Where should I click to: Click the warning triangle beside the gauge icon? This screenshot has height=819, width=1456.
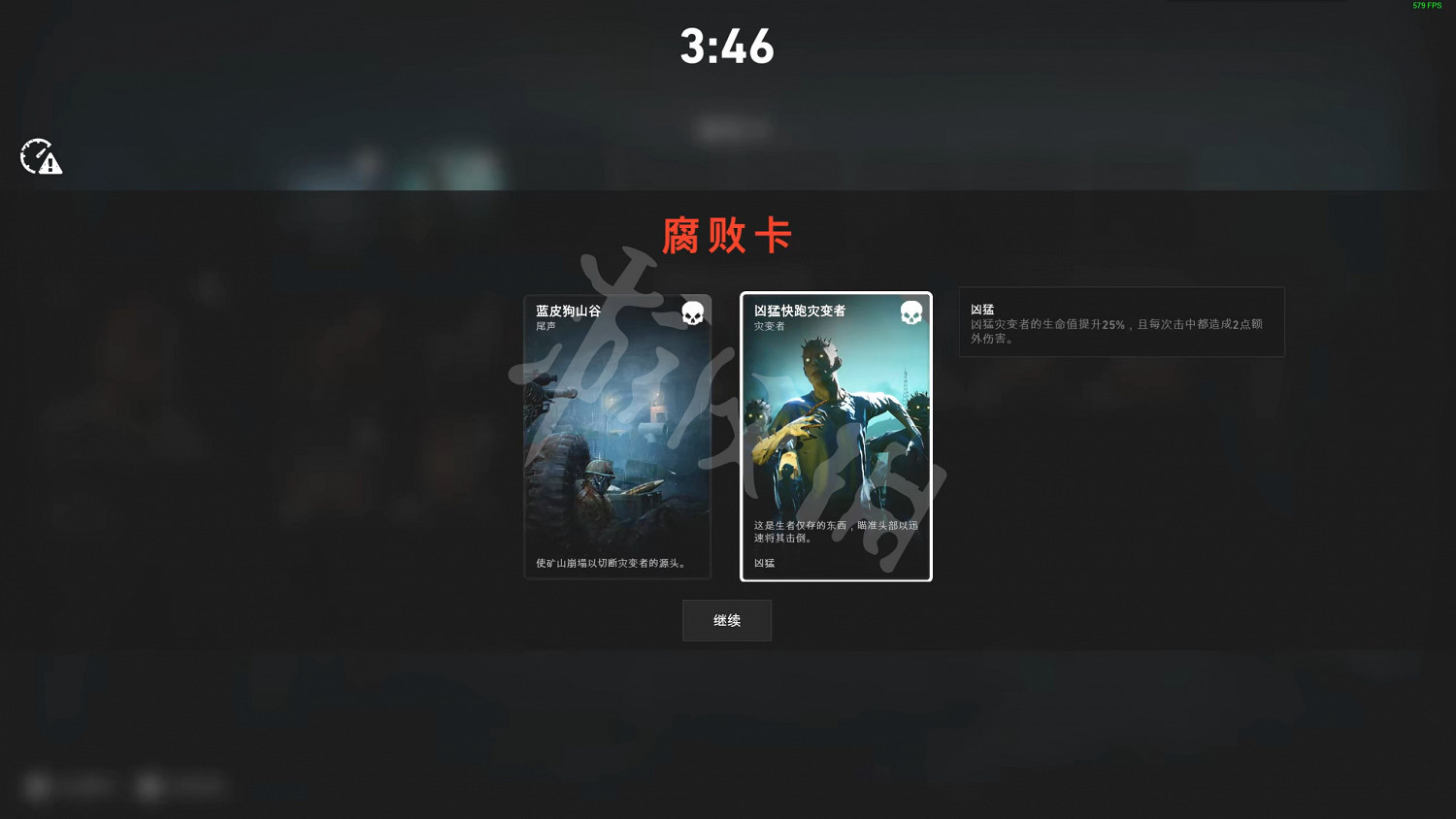(x=50, y=165)
